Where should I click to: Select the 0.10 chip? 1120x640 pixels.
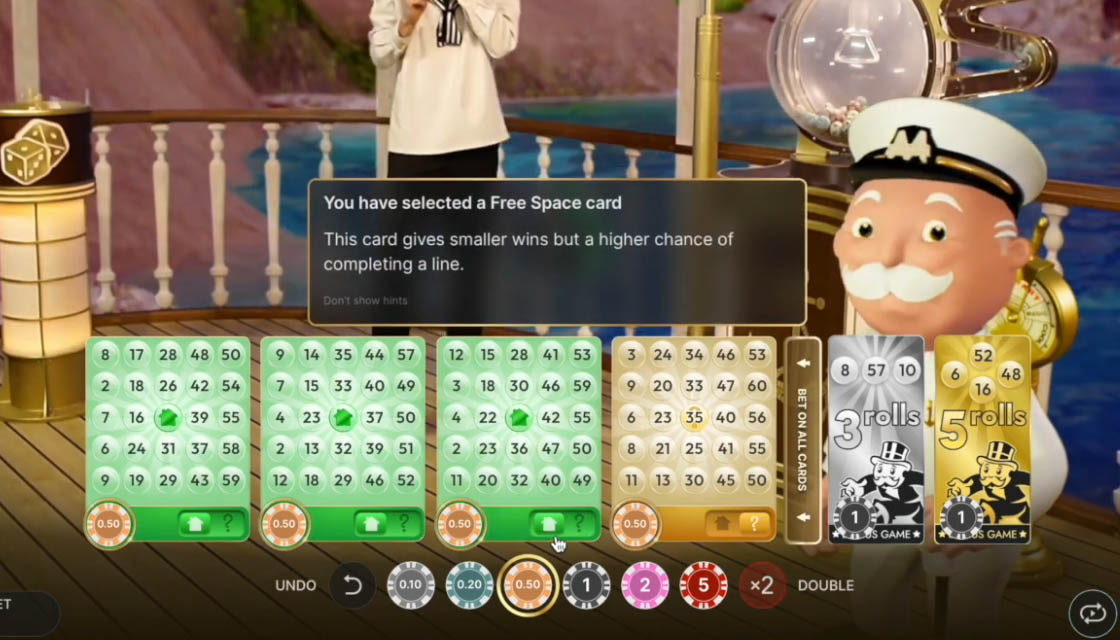(411, 586)
